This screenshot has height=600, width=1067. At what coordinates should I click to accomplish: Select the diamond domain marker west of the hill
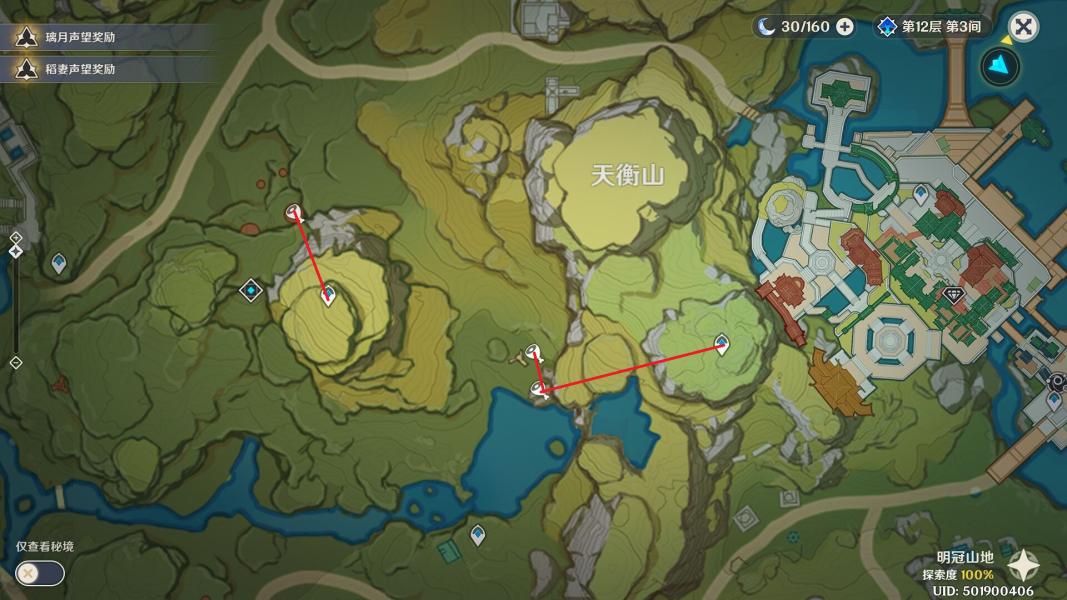[x=251, y=290]
